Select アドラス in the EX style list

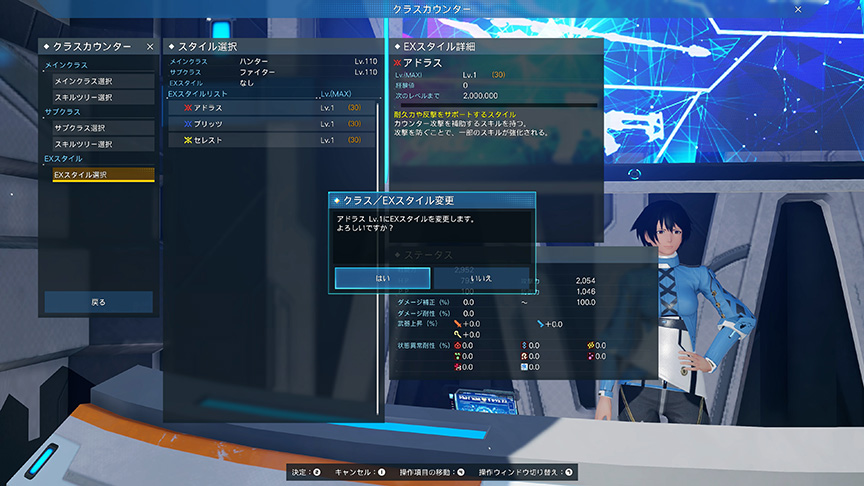click(x=272, y=107)
